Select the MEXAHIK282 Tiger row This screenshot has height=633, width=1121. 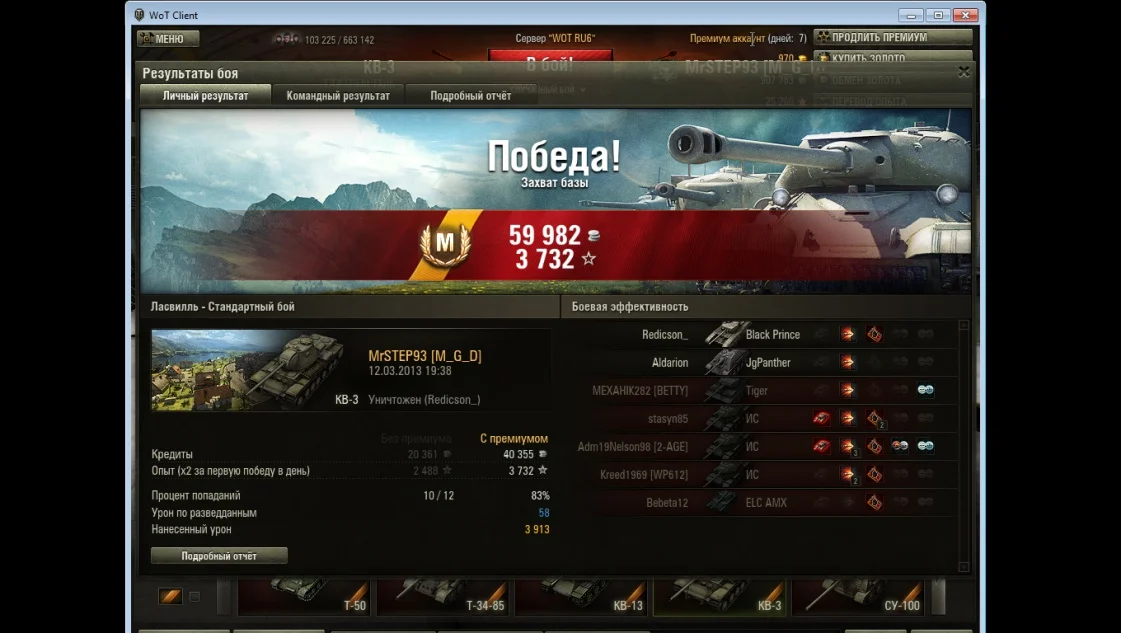pyautogui.click(x=765, y=391)
